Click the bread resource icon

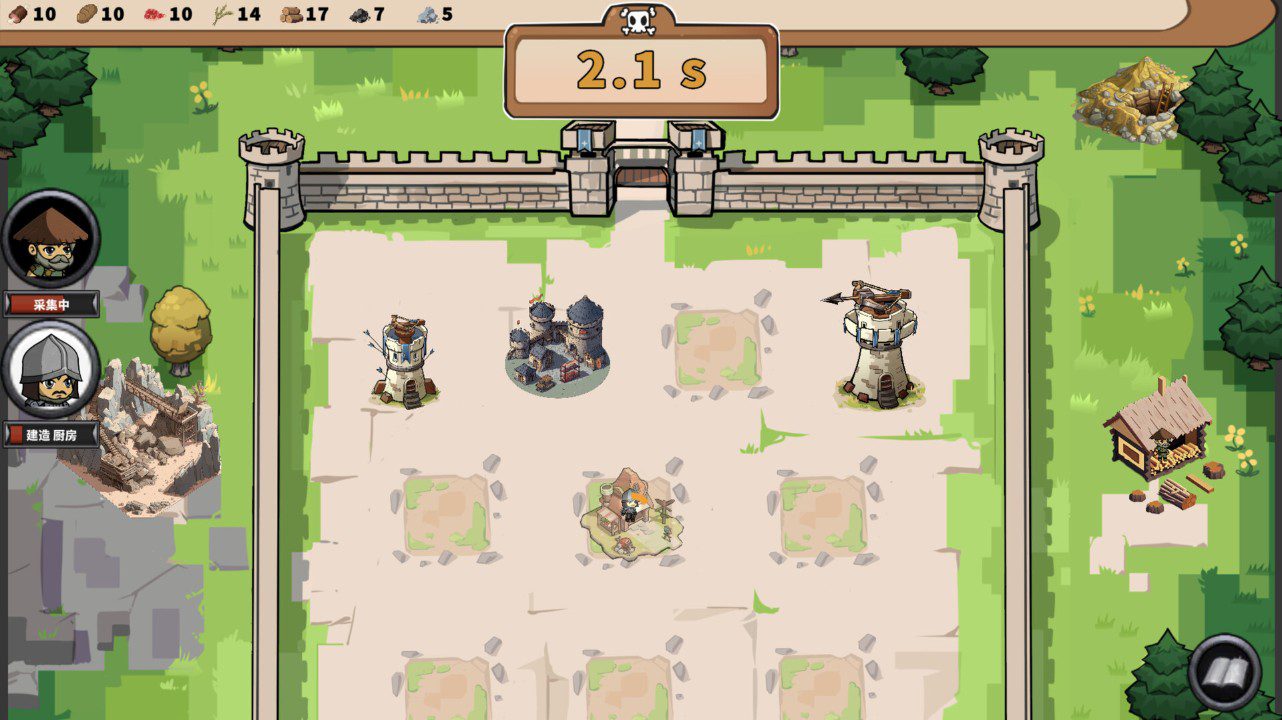coord(85,14)
